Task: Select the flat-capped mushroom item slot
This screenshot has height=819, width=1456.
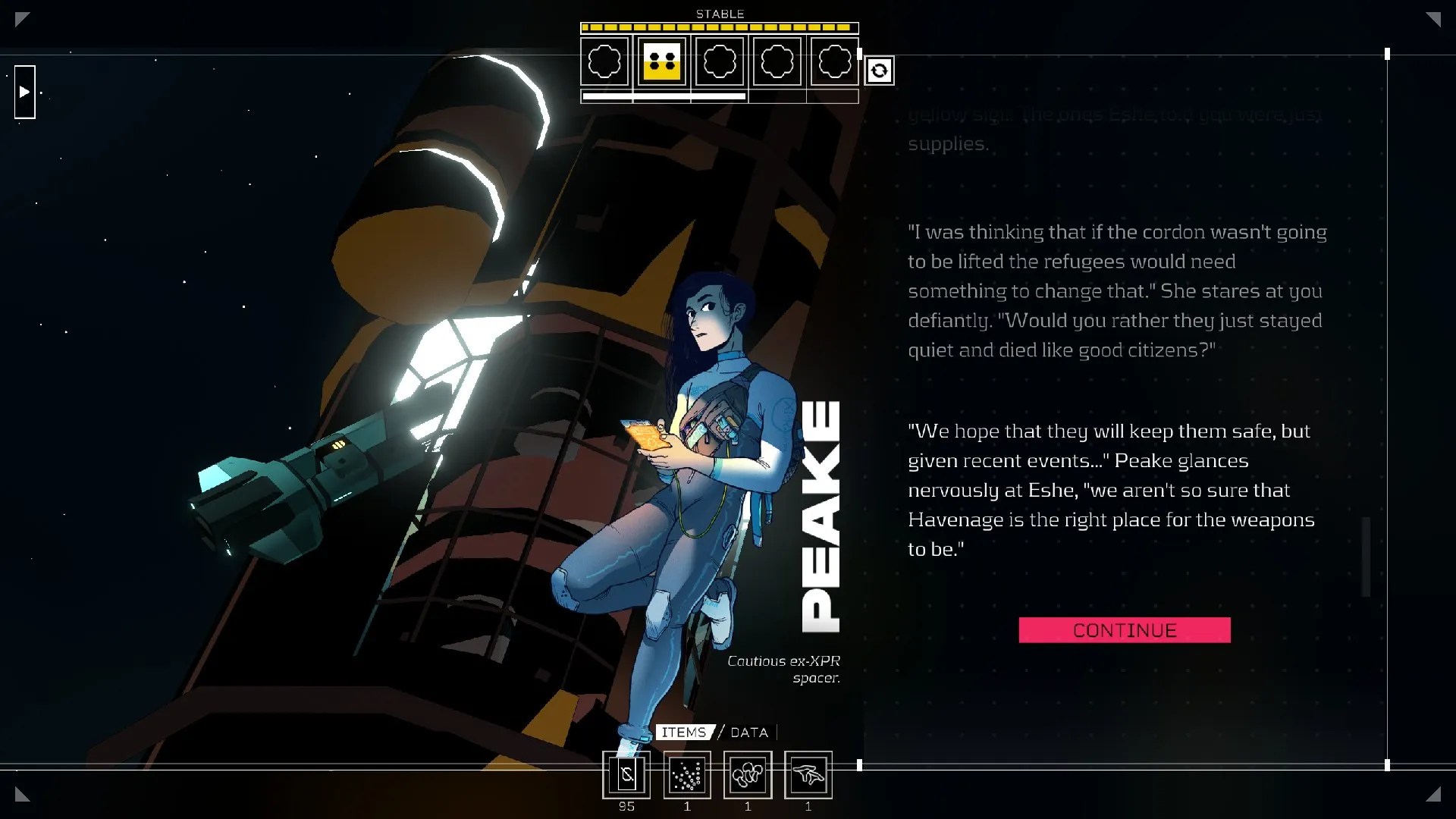Action: (x=808, y=775)
